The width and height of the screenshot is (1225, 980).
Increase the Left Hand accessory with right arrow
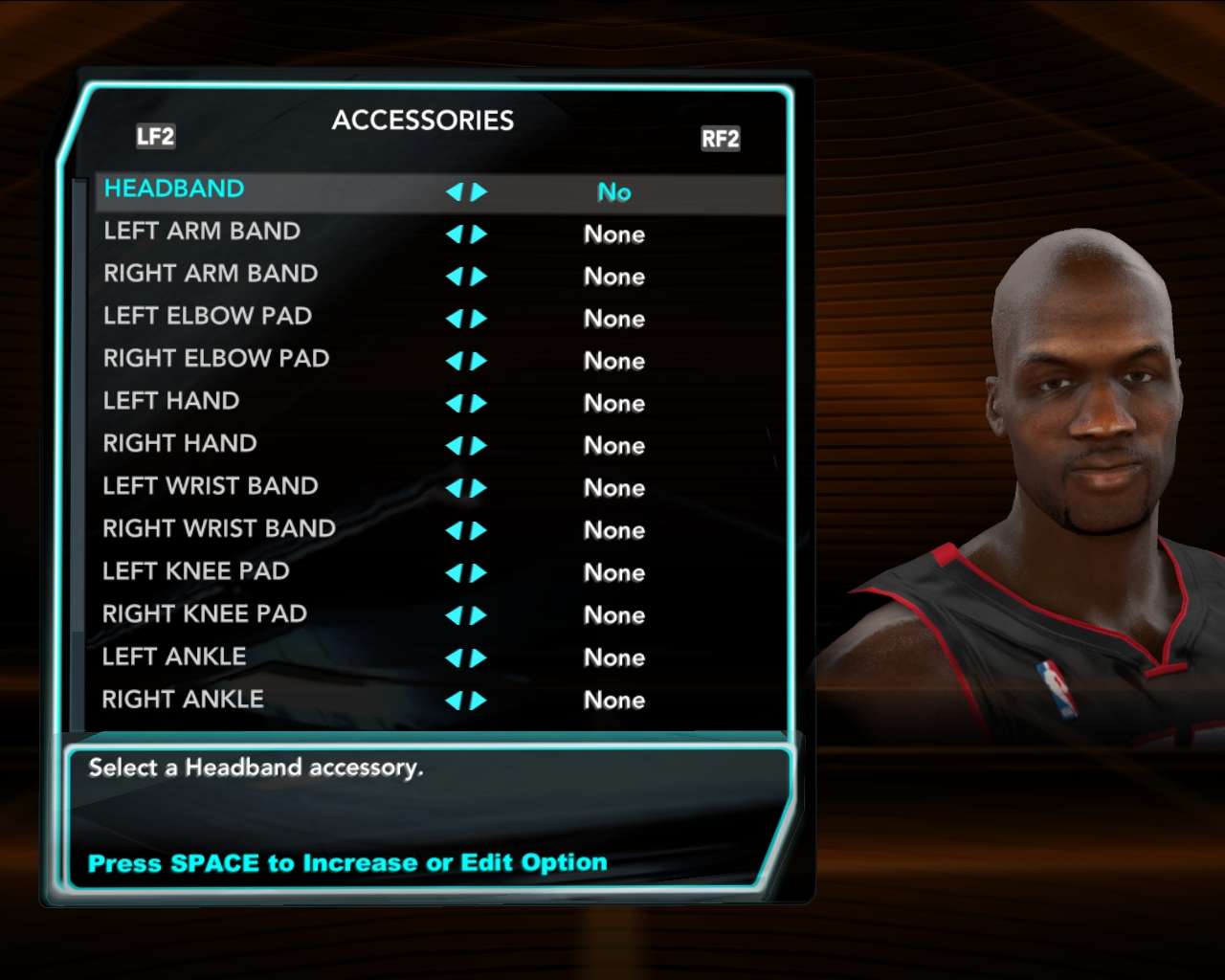[479, 404]
